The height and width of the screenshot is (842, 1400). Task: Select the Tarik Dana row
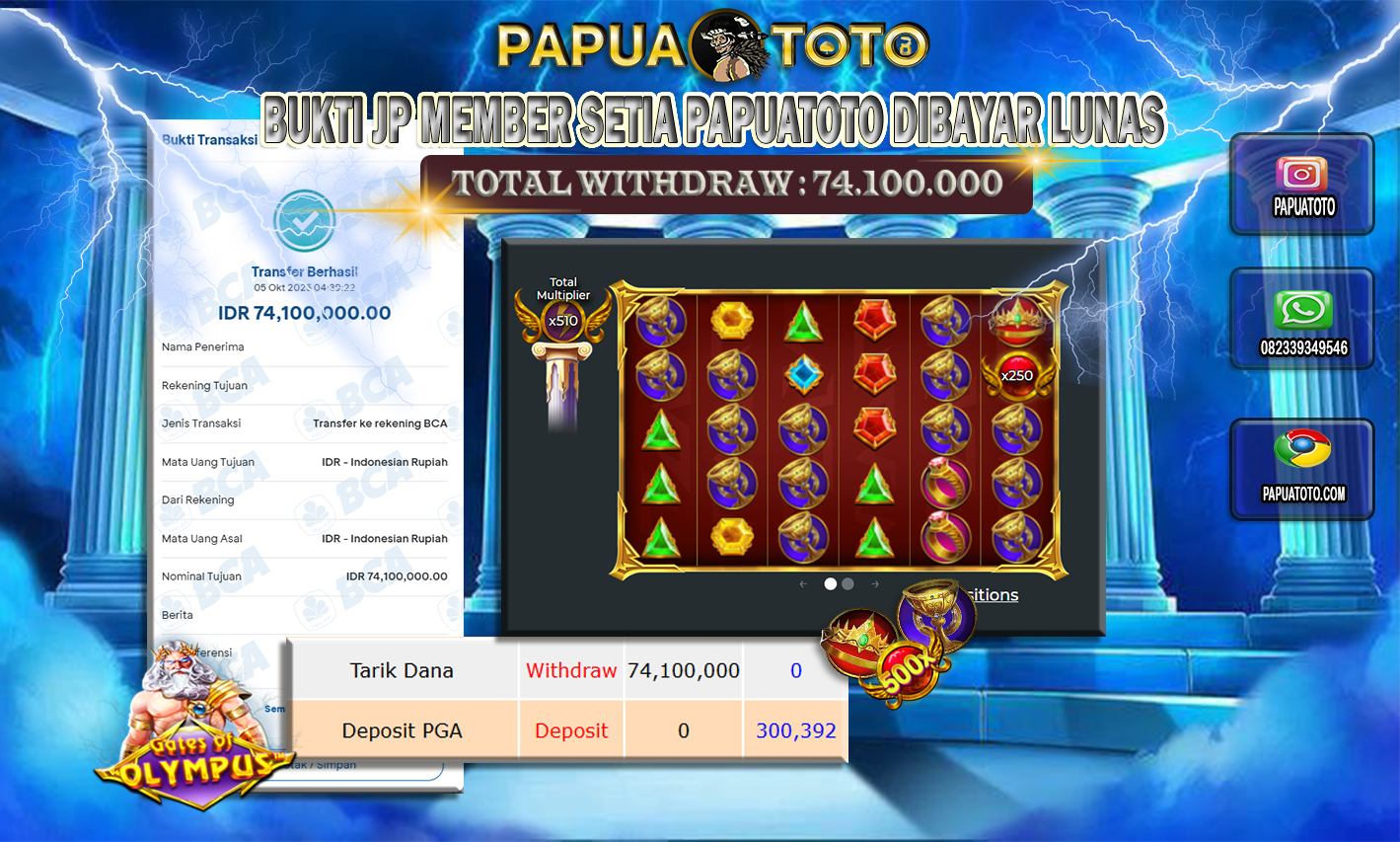pos(403,670)
